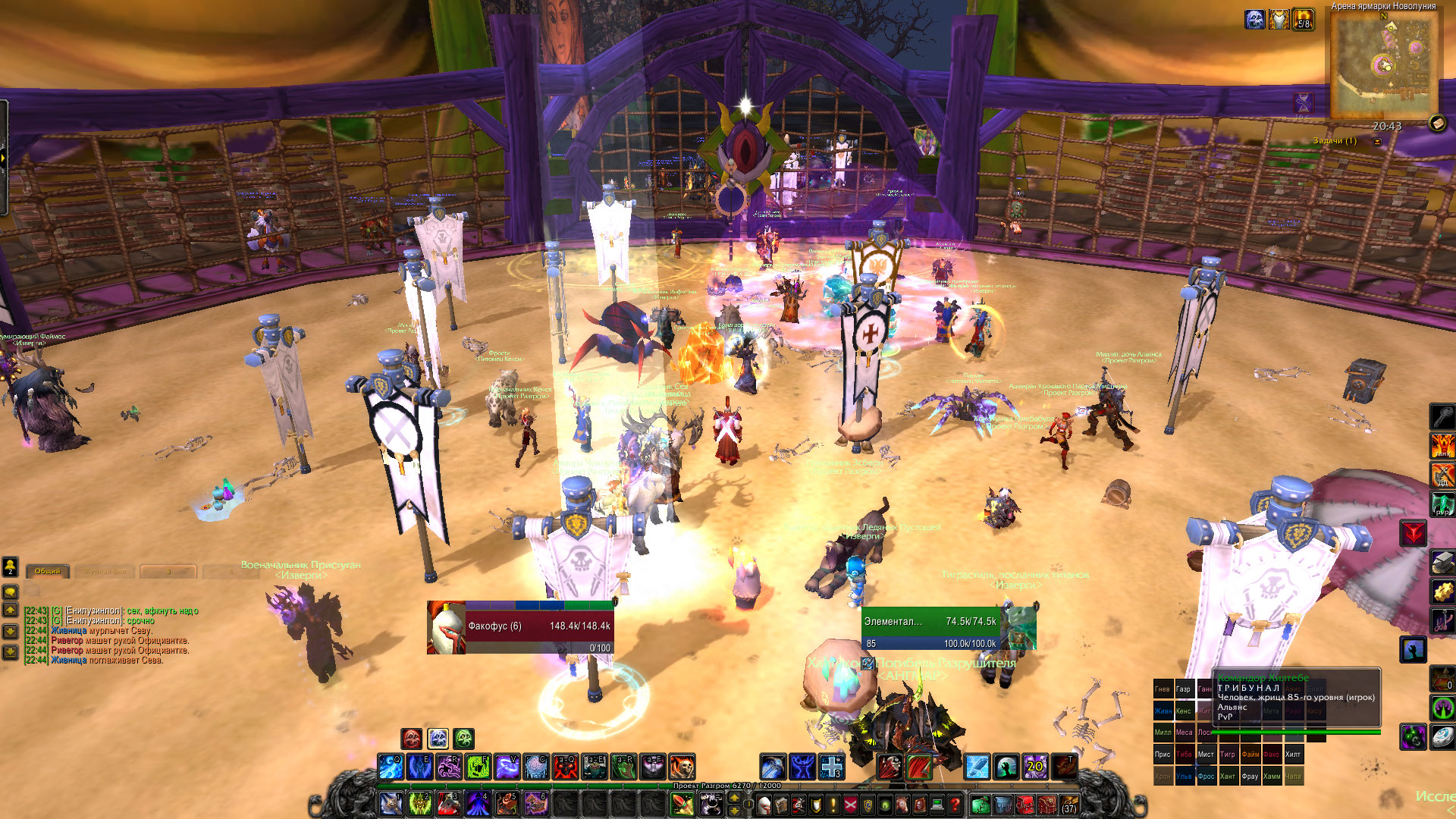The image size is (1456, 819).
Task: Choose the Ульв raid frame cell
Action: (1185, 777)
